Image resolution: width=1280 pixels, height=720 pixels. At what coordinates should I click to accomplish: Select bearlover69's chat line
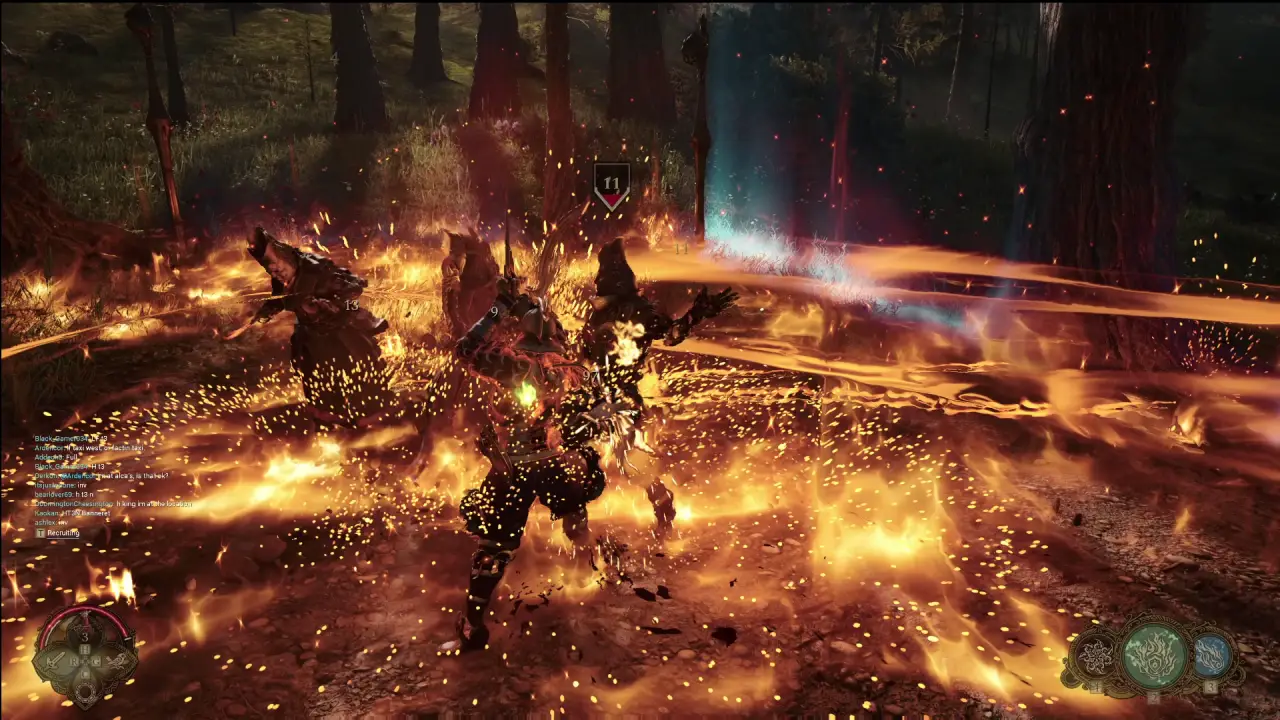[60, 493]
